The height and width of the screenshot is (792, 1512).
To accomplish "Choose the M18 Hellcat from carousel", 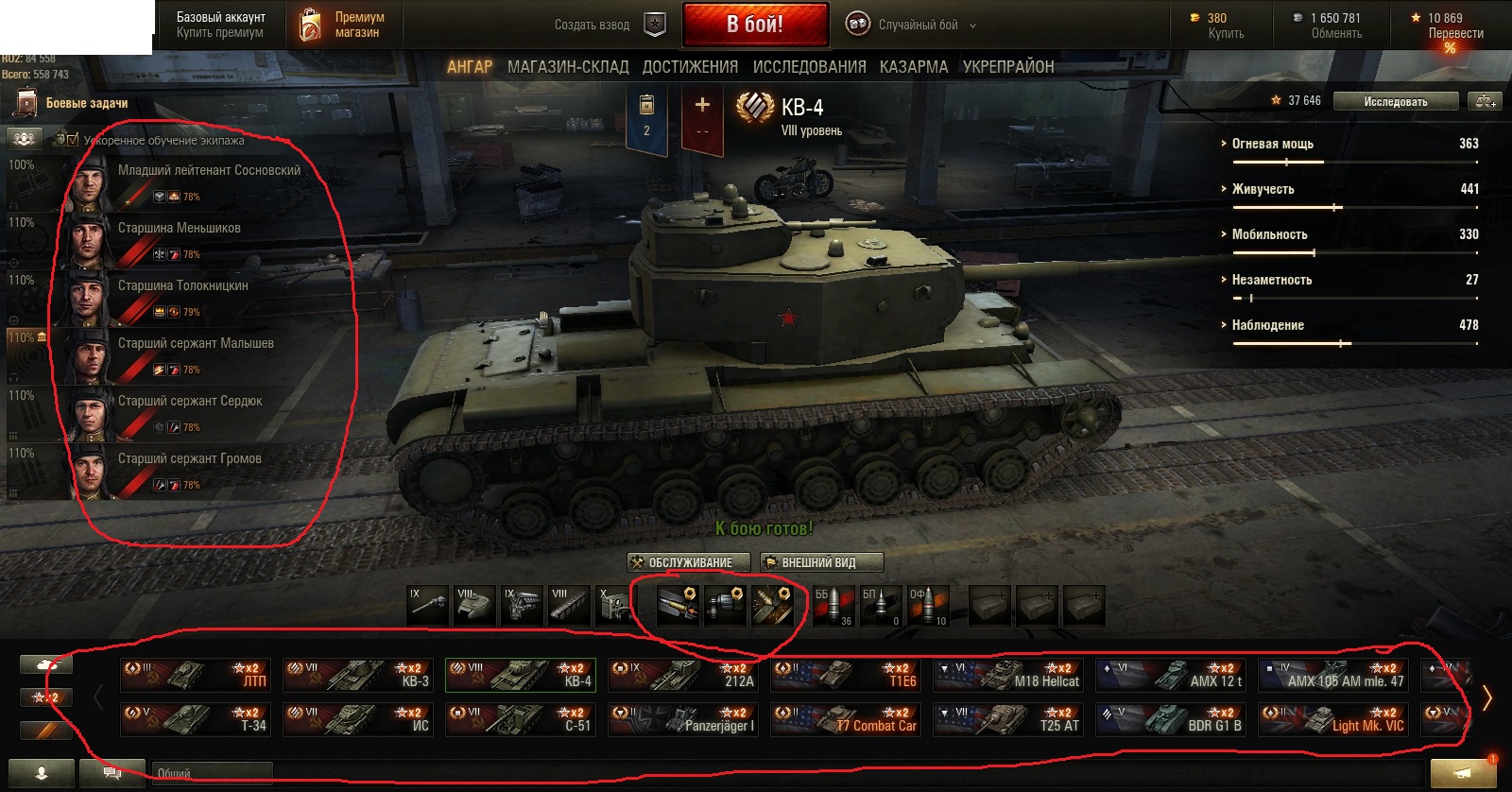I will pyautogui.click(x=1008, y=674).
